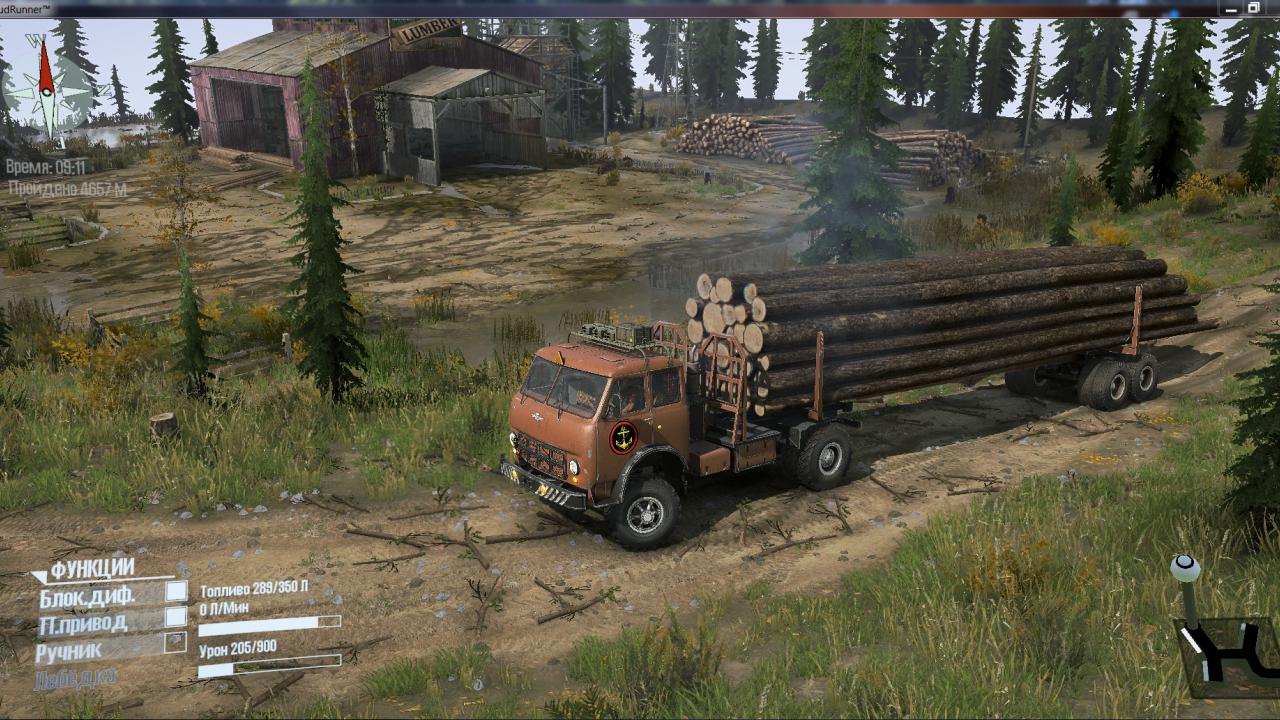
Task: Toggle the Ручник handbrake checkbox
Action: [176, 643]
